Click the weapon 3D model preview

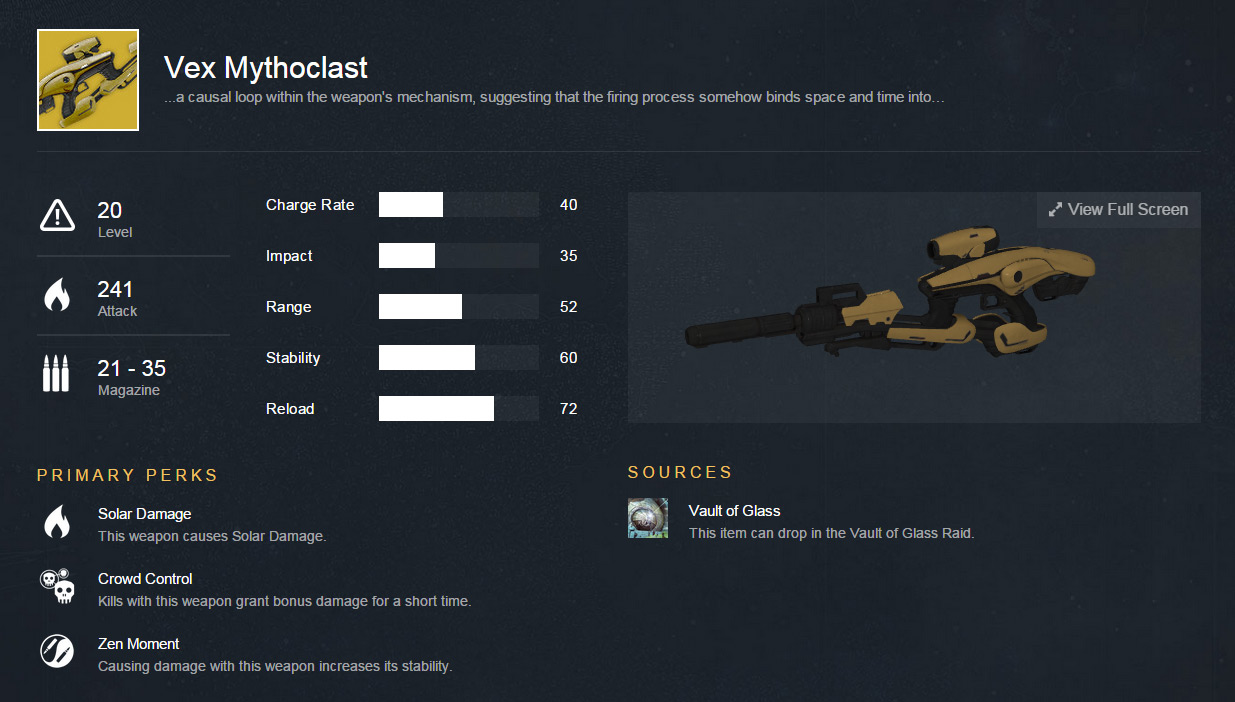(890, 300)
